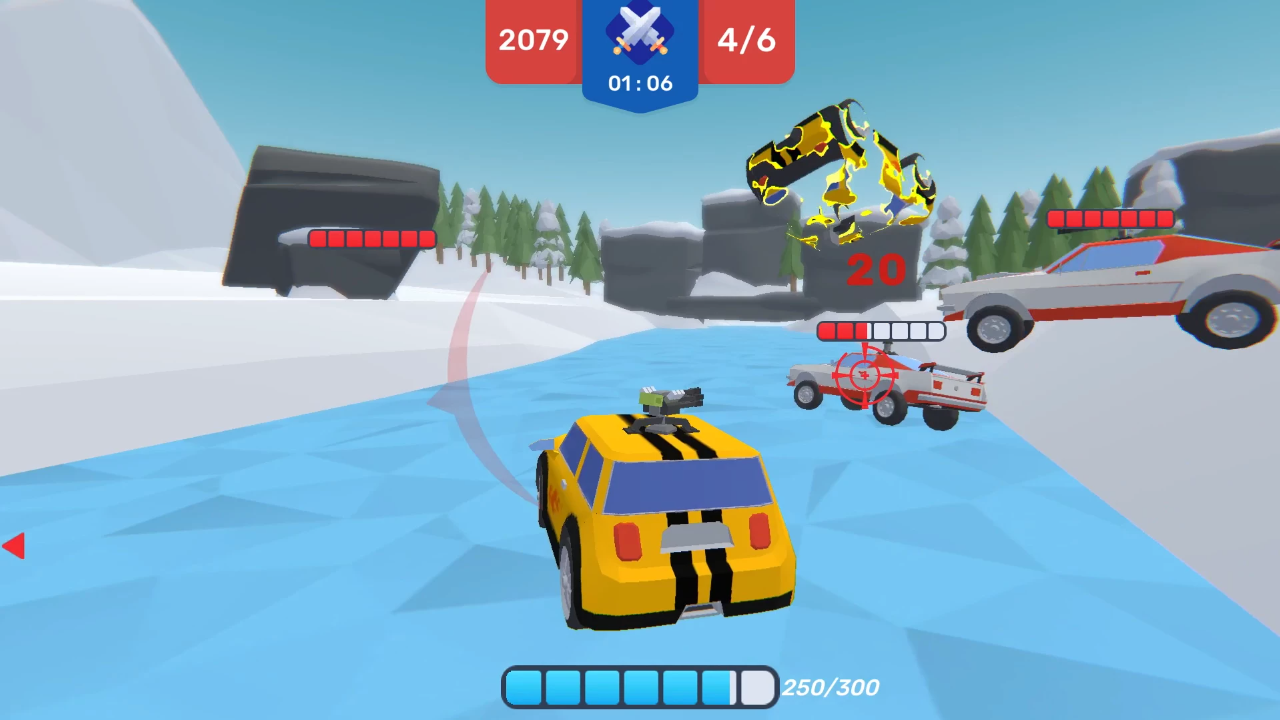1280x720 pixels.
Task: Click the red arrow indicator on the left edge
Action: tap(13, 546)
